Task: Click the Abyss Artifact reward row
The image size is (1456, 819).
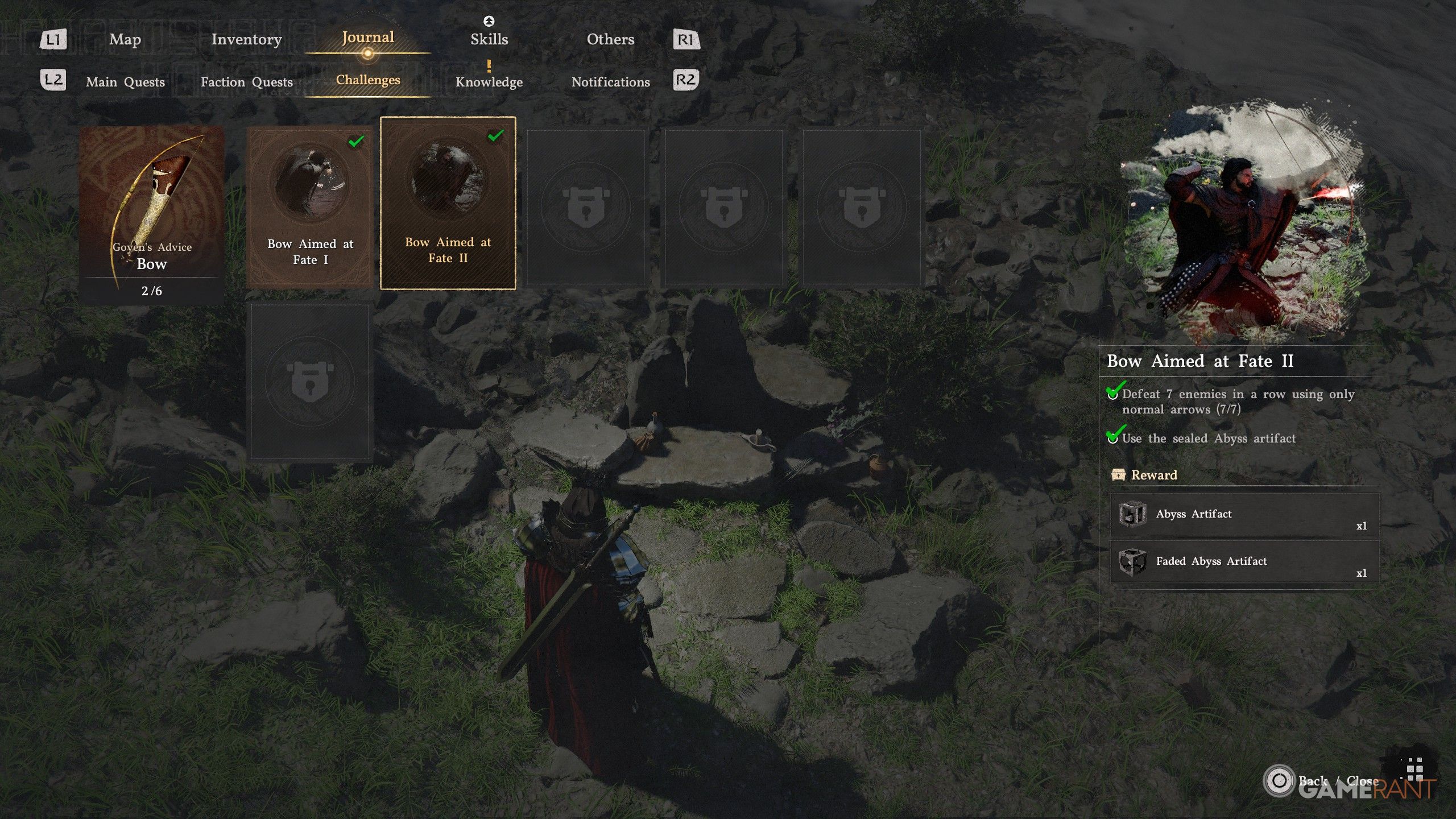Action: (1244, 515)
